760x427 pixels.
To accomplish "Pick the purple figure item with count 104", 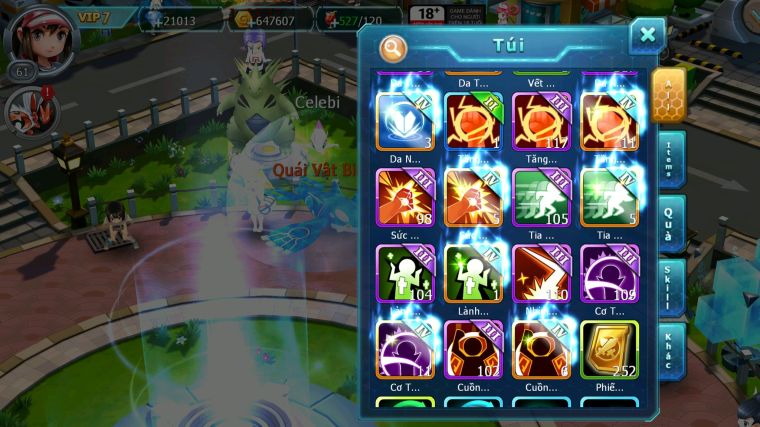I will tap(404, 272).
